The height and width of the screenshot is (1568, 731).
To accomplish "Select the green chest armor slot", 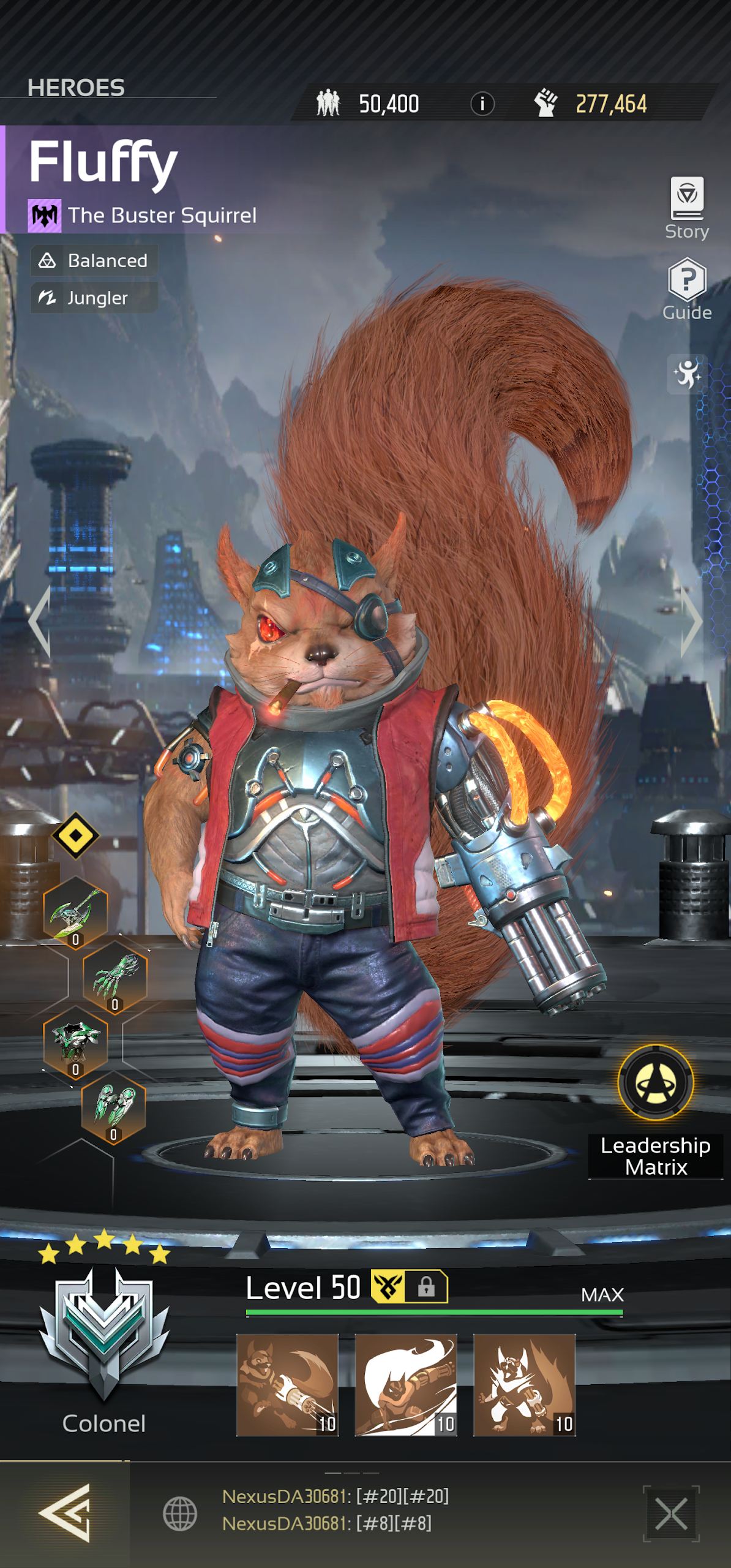I will (75, 1042).
